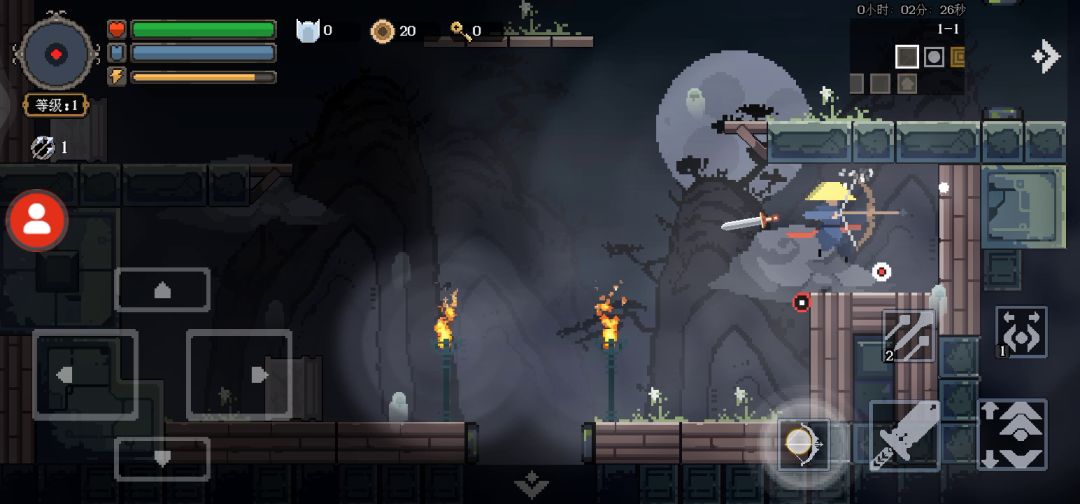Tap the down arrow on the D-pad
This screenshot has width=1080, height=504.
click(x=162, y=459)
